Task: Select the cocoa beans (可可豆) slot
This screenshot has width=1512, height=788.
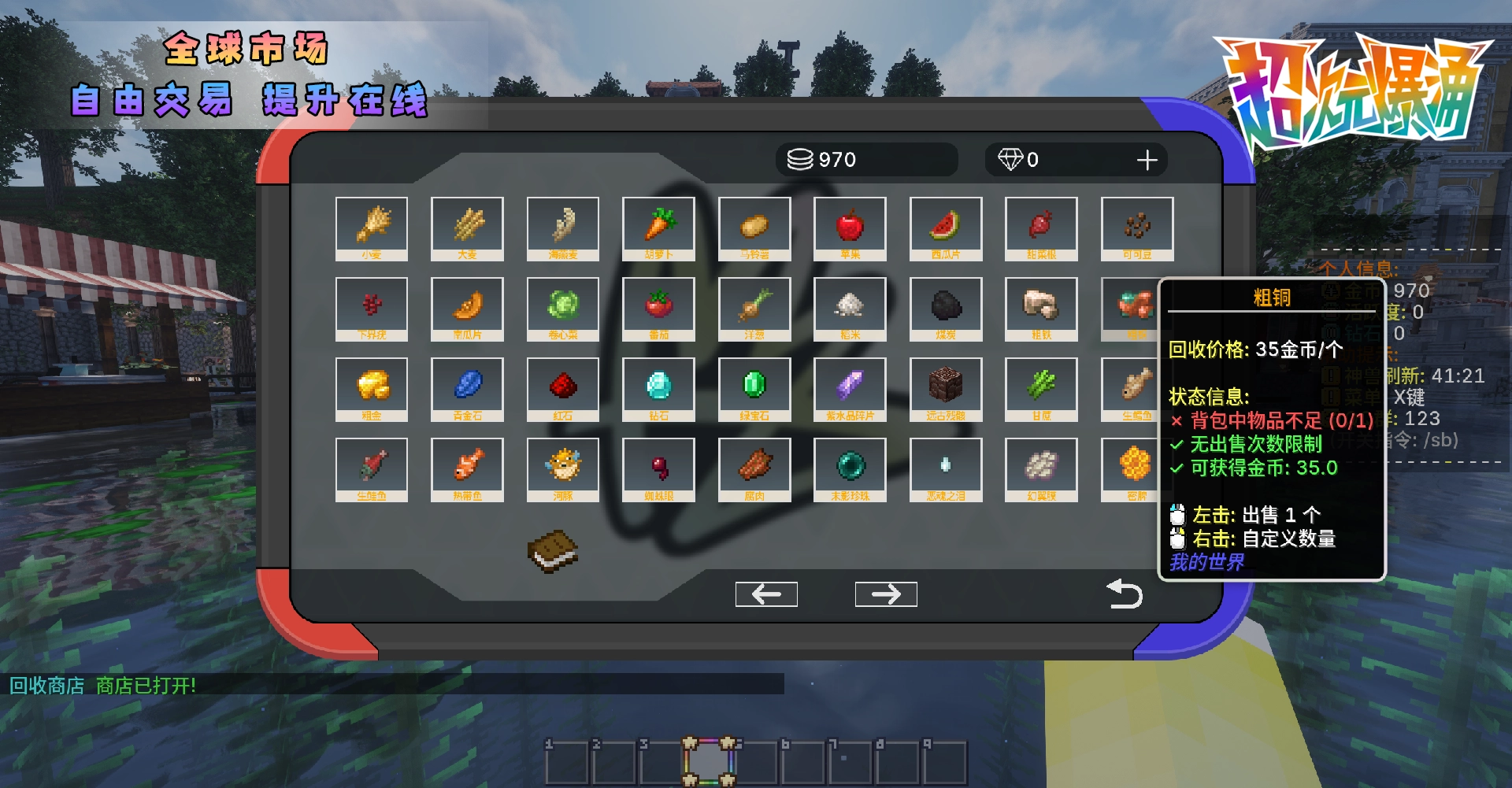Action: pyautogui.click(x=1136, y=228)
